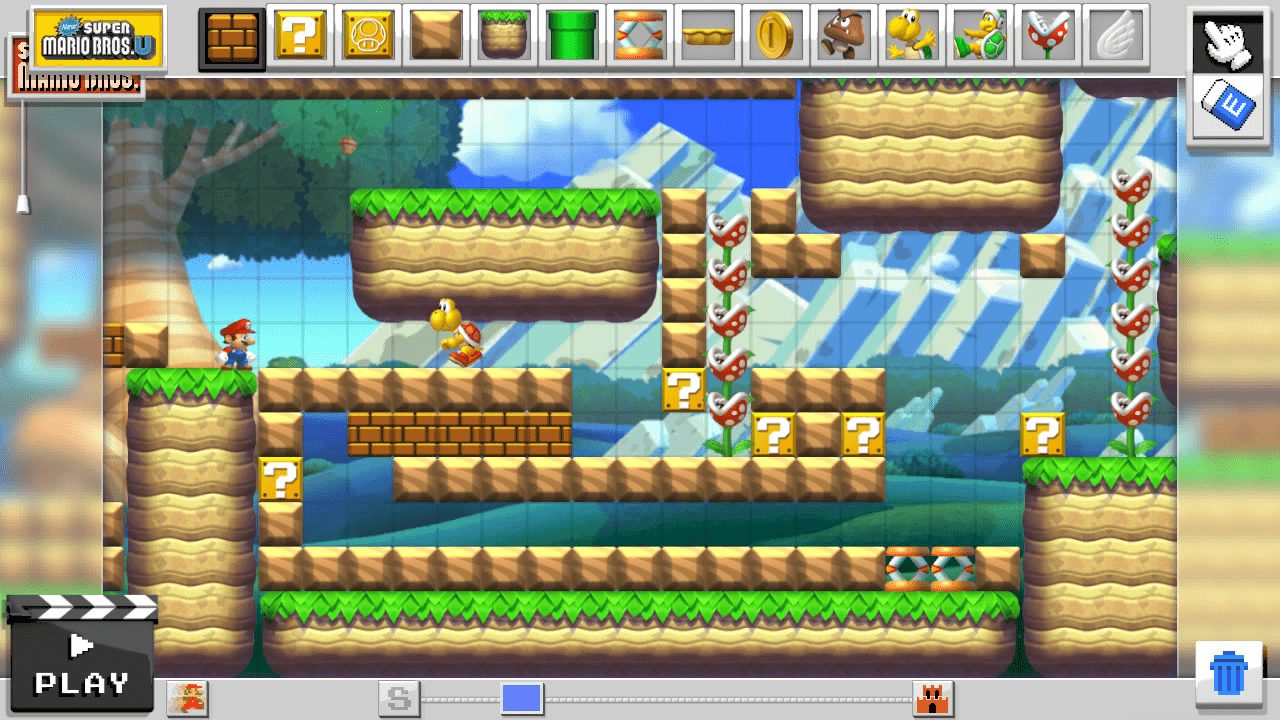Select the green warp pipe

pos(571,36)
